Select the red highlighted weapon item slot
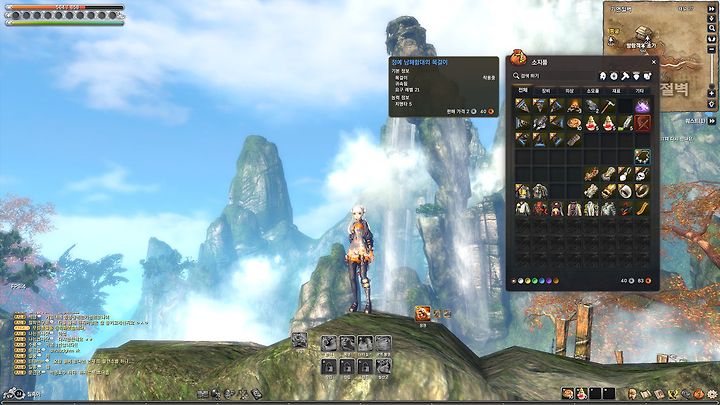Screen dimensions: 720x405 click(x=643, y=122)
